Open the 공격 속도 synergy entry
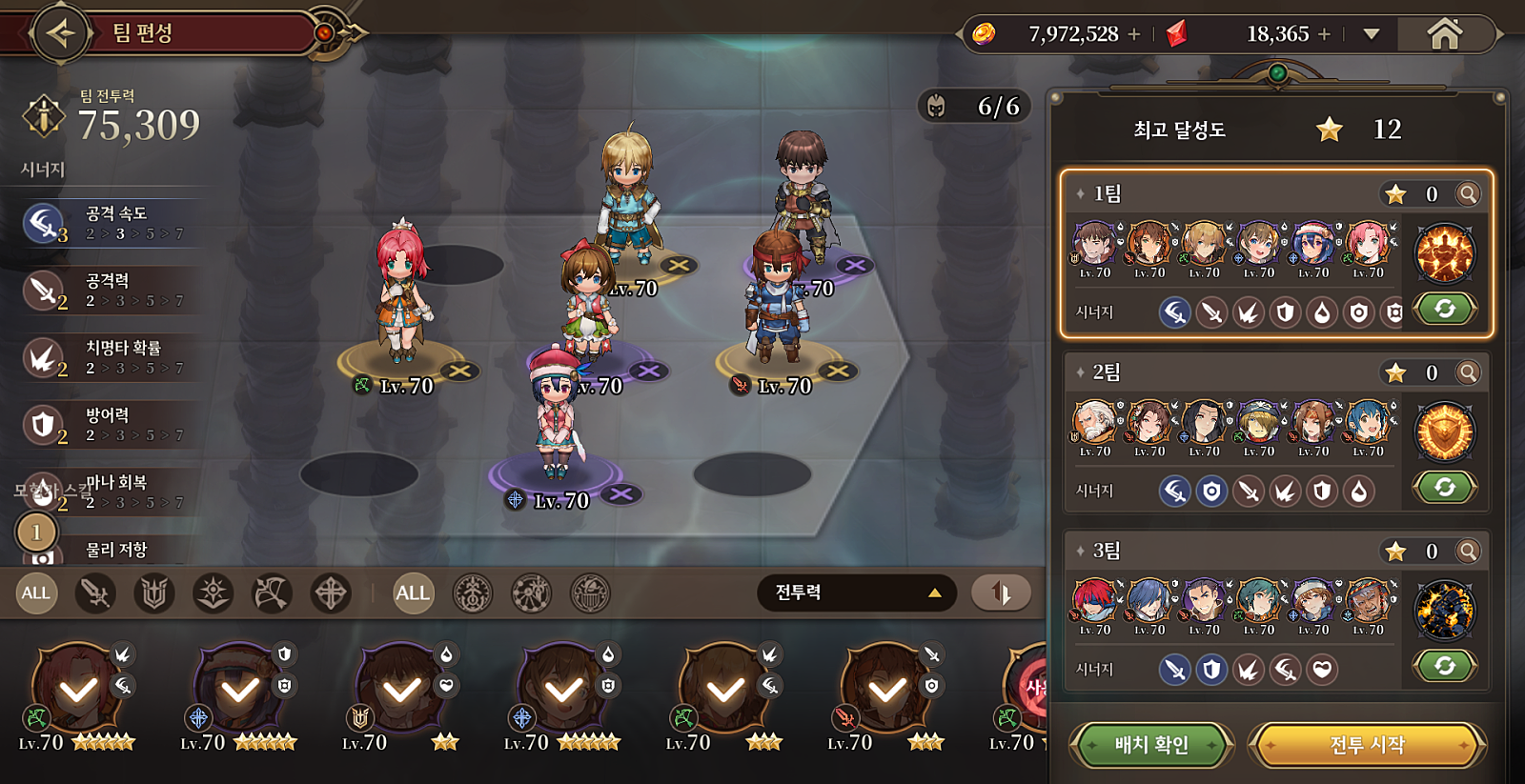The height and width of the screenshot is (784, 1525). (110, 223)
